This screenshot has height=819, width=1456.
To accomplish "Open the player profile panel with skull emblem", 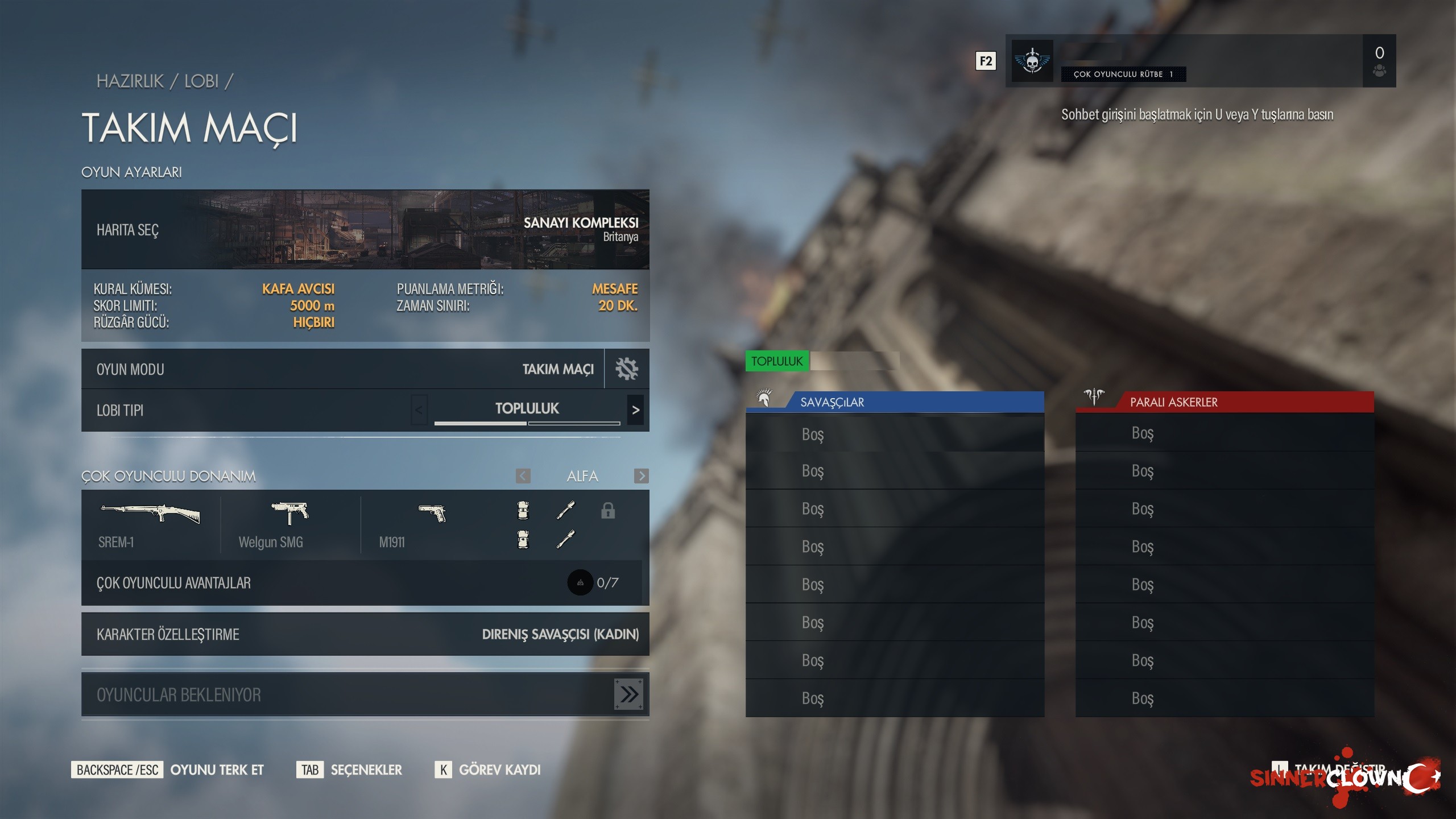I will 1200,61.
